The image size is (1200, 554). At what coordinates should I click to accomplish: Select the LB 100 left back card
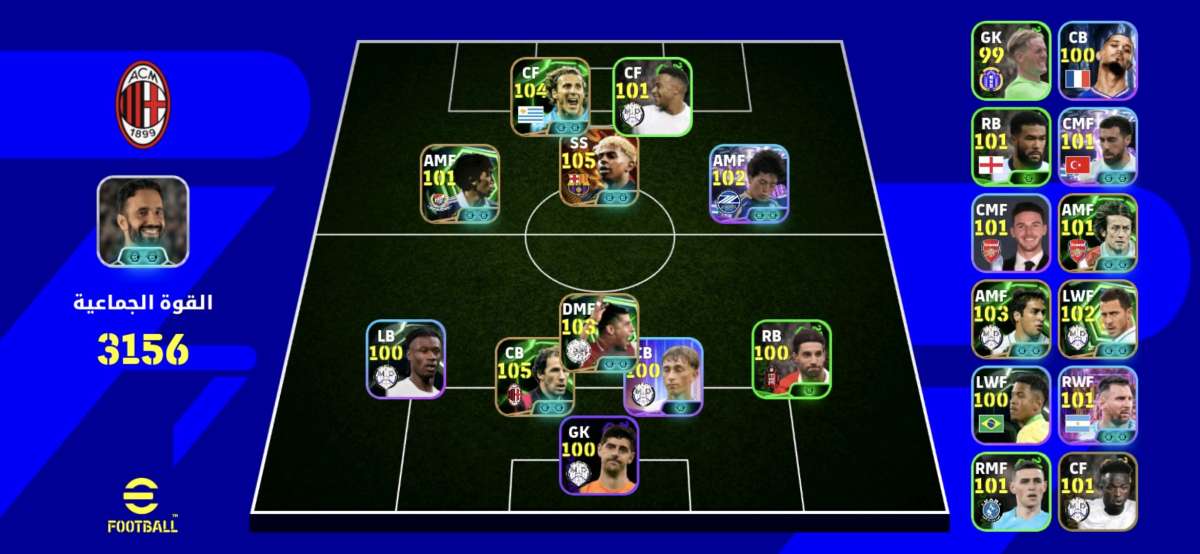tap(405, 359)
